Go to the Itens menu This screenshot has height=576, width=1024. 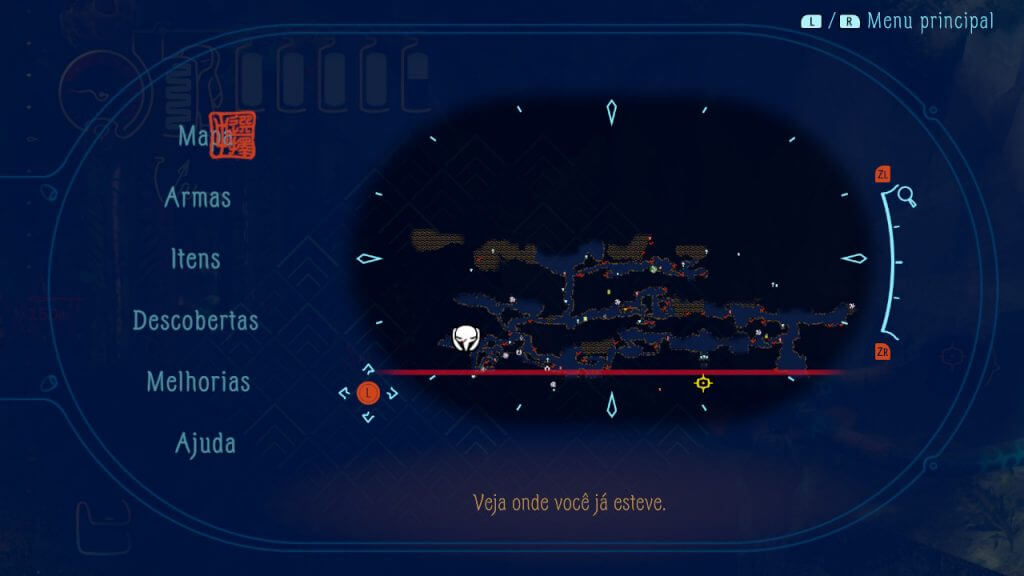click(x=195, y=259)
